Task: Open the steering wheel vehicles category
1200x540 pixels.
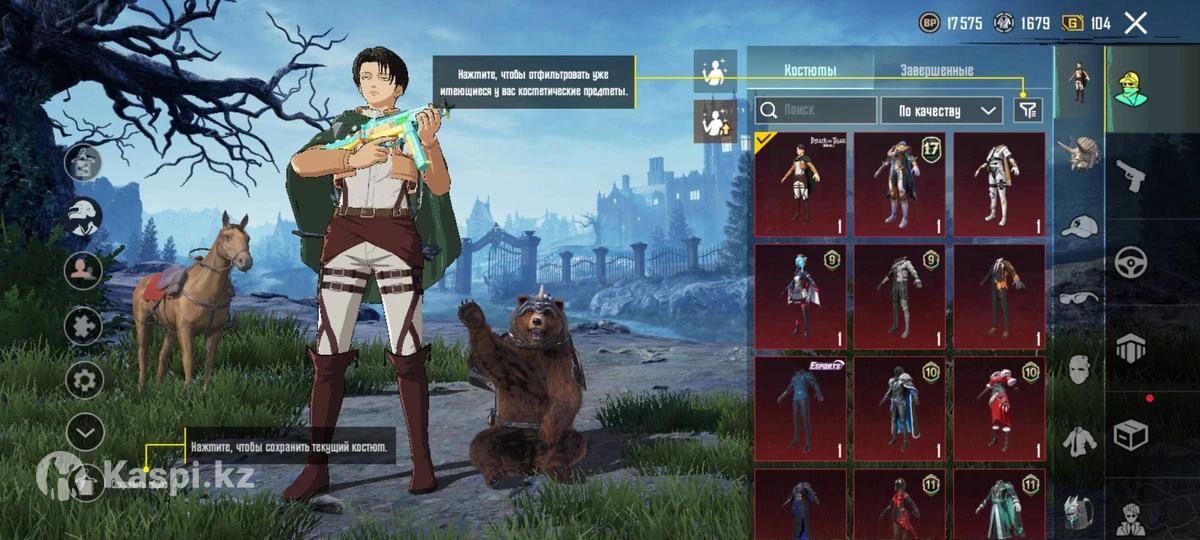Action: (x=1131, y=262)
